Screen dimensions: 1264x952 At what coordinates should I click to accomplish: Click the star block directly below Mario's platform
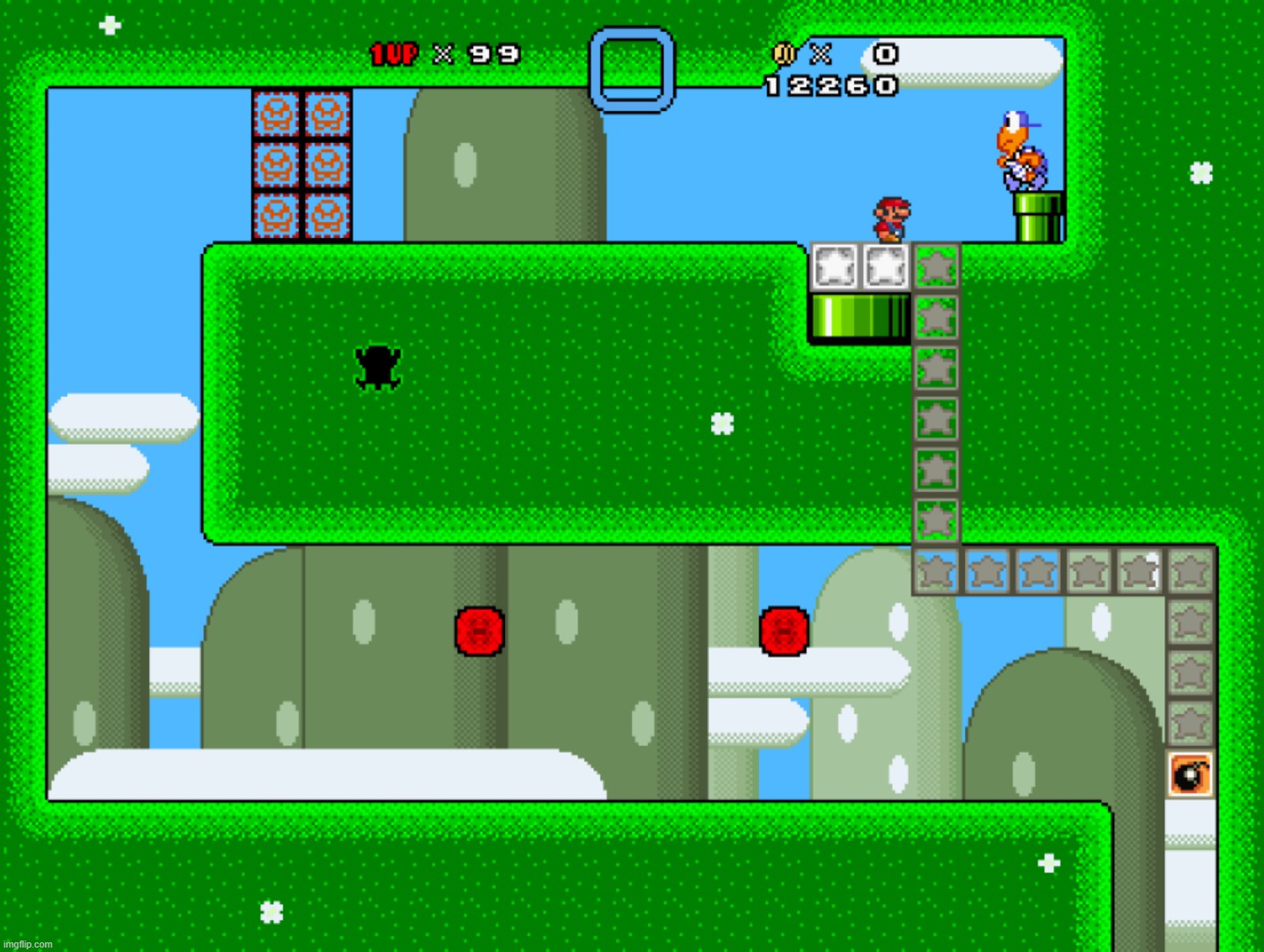coord(937,266)
